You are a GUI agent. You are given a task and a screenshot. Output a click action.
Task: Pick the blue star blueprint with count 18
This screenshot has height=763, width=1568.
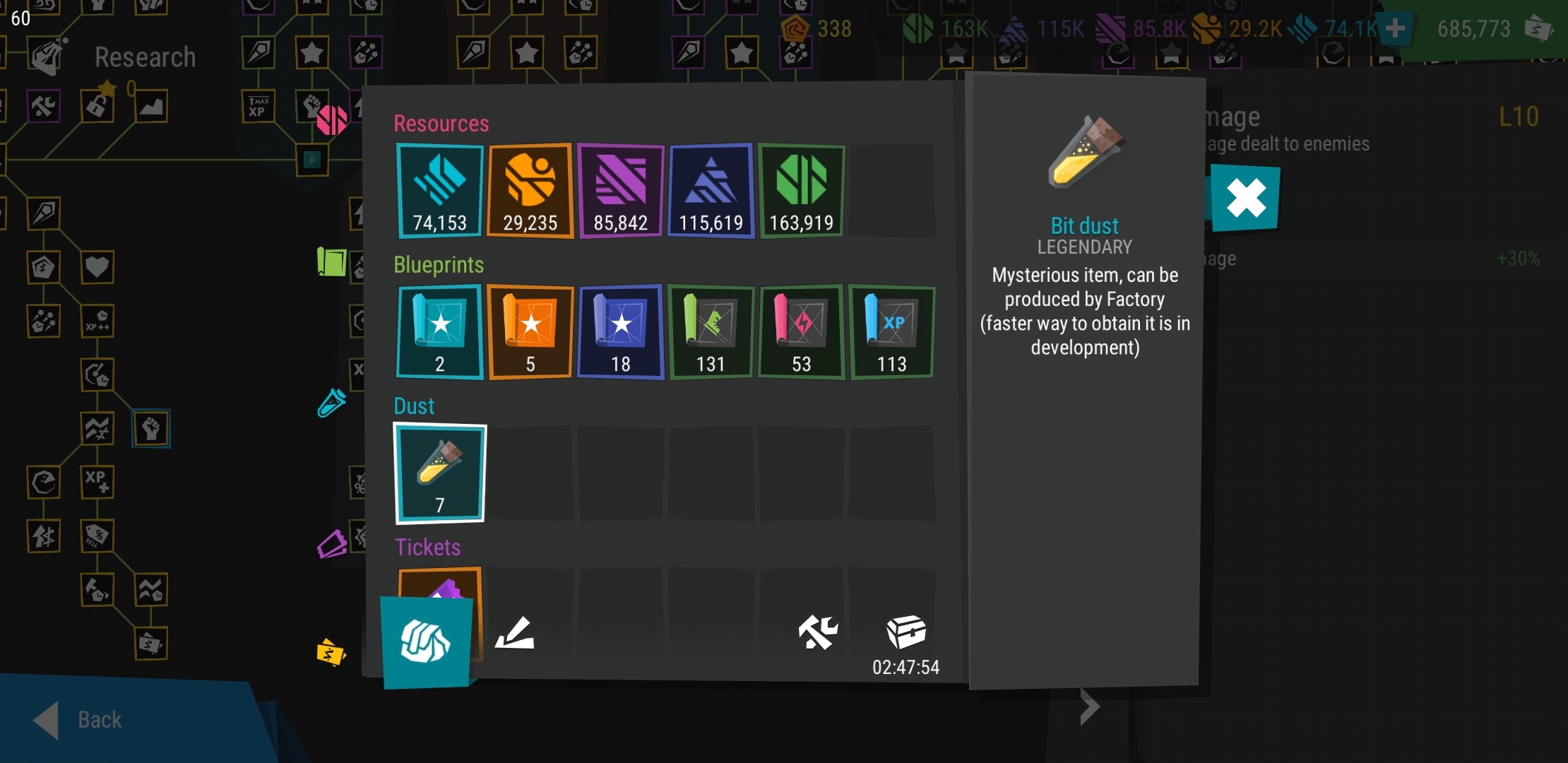tap(620, 332)
